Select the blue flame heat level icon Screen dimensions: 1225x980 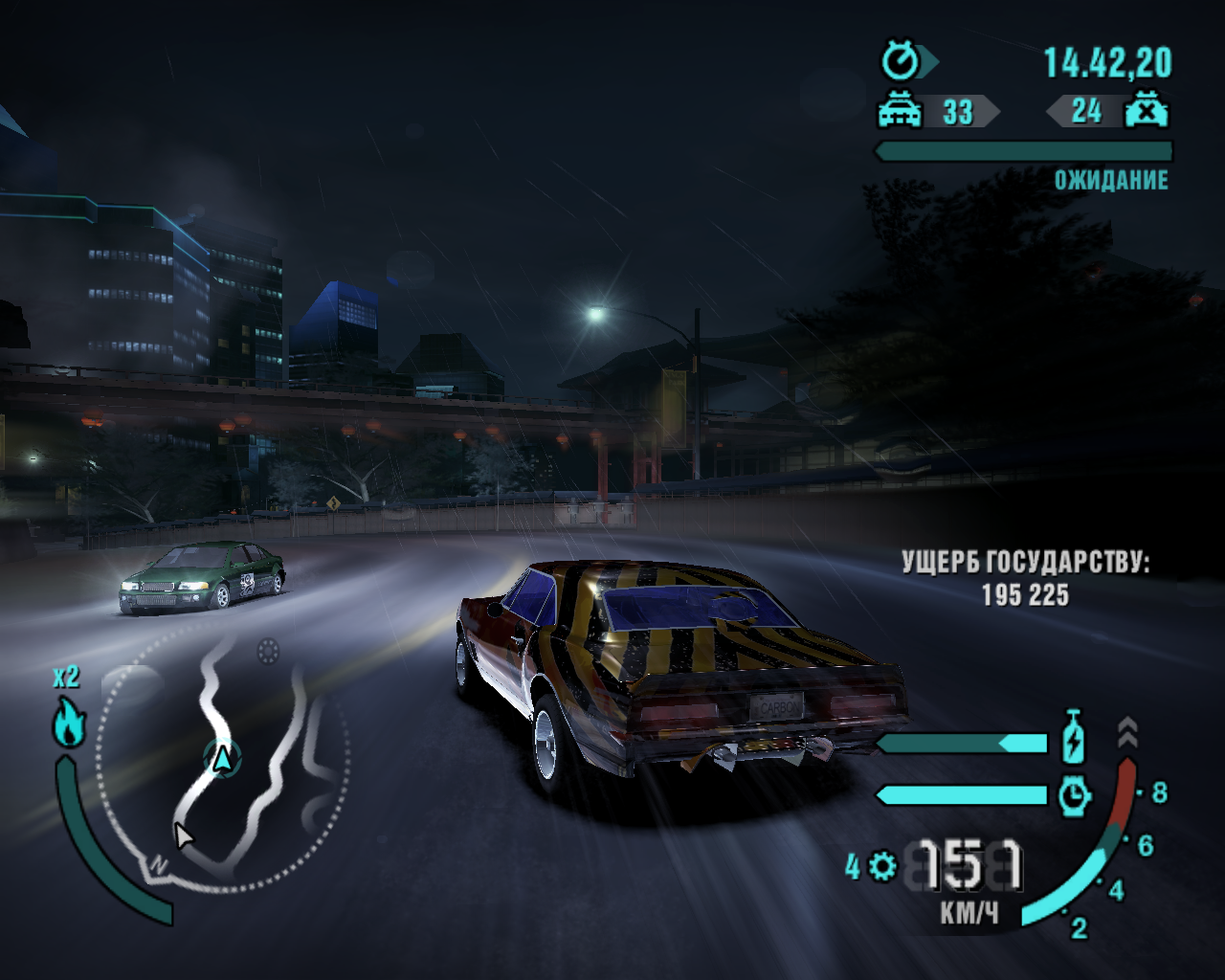69,721
